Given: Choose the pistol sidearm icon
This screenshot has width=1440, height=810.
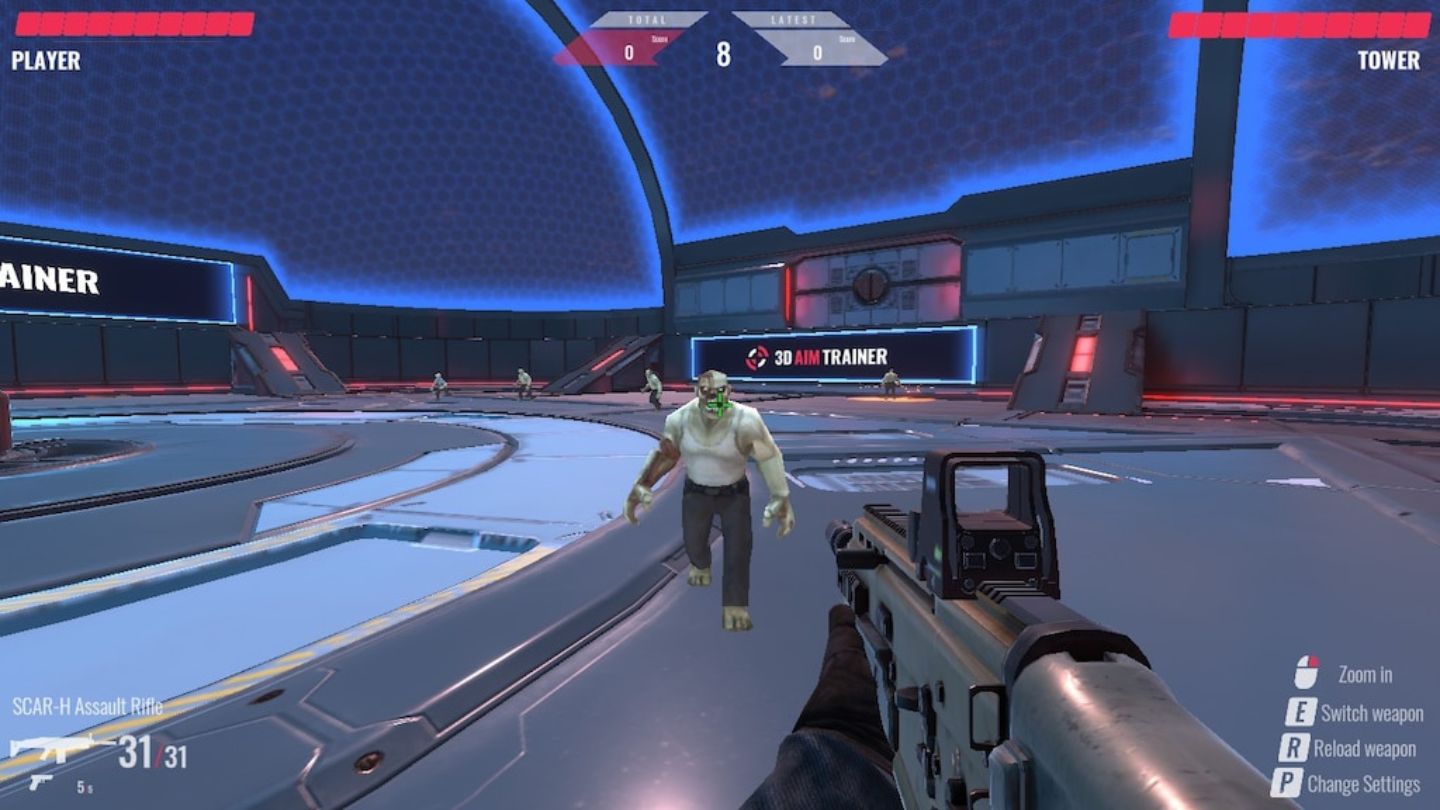Looking at the screenshot, I should tap(42, 781).
